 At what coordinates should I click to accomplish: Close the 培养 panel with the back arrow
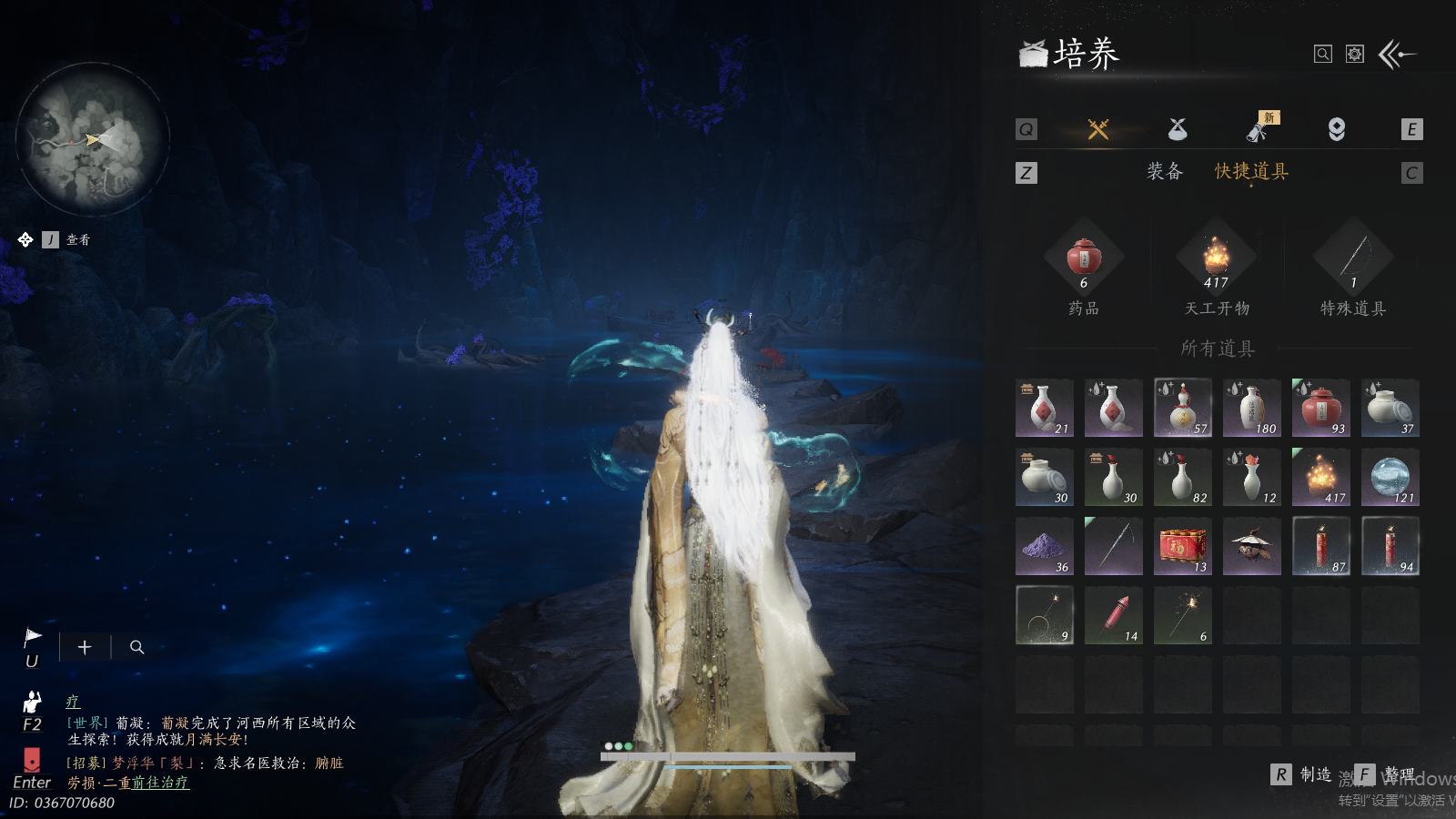[1397, 55]
